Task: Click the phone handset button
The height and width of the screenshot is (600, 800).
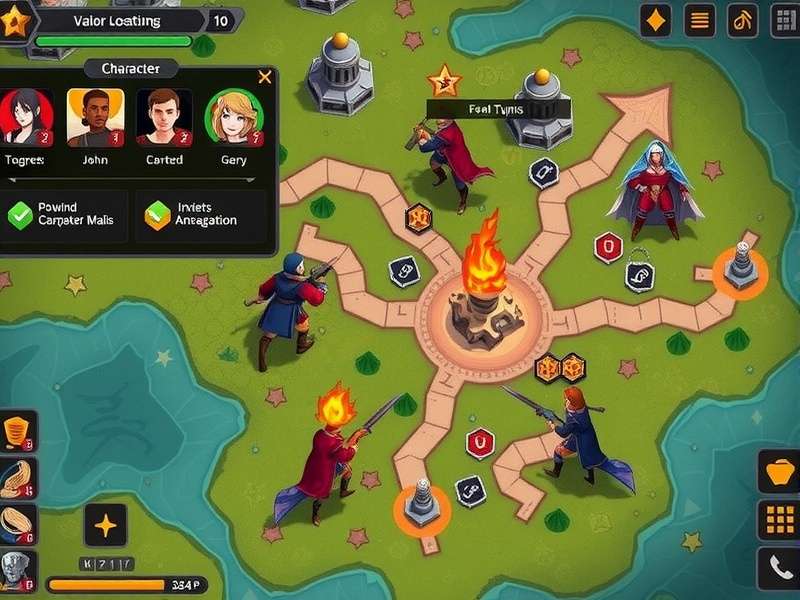Action: coord(778,568)
